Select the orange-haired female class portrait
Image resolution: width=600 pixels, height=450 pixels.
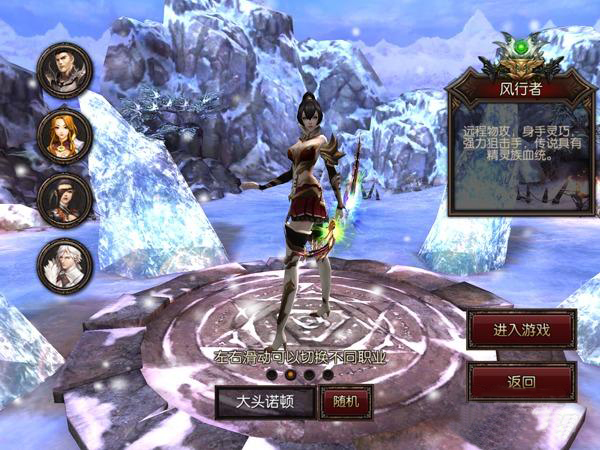(x=65, y=135)
